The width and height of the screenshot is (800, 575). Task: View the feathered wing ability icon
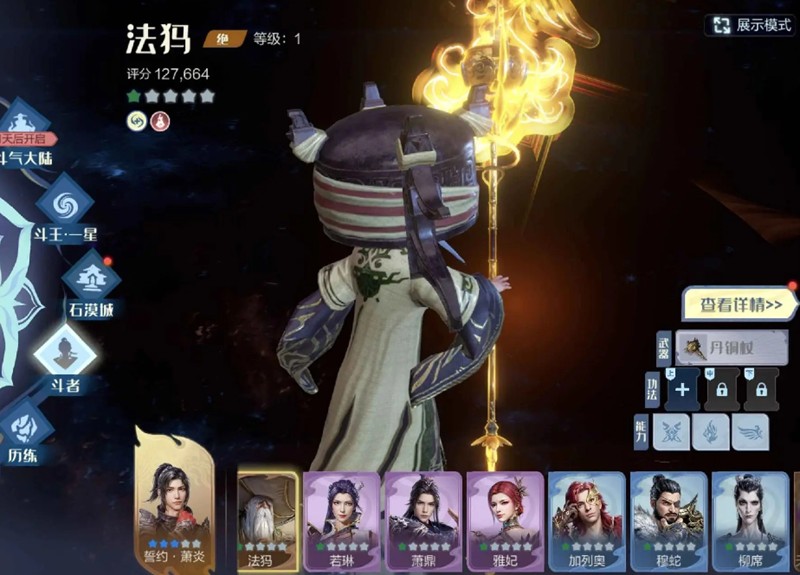[749, 432]
